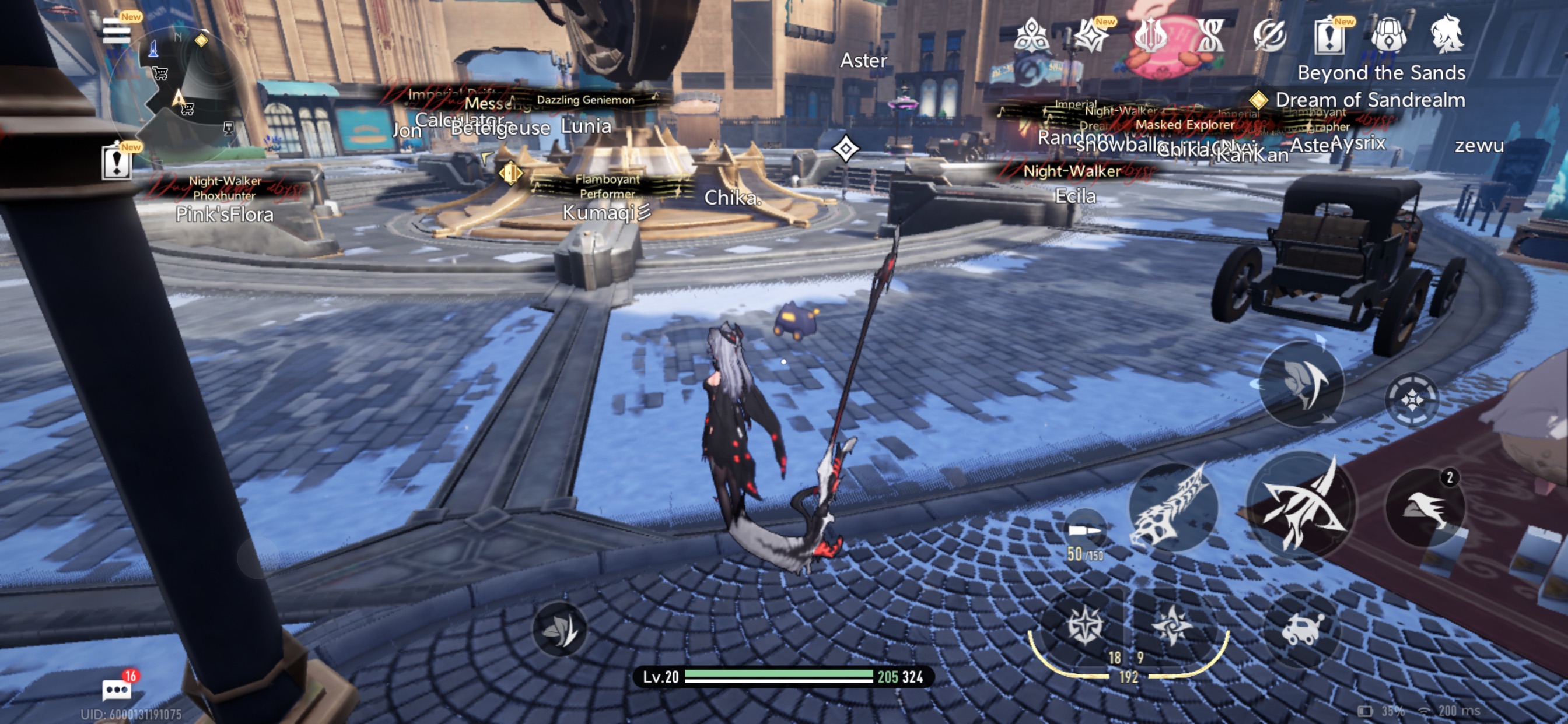This screenshot has width=1568, height=724.
Task: Open the chat bubble with 16 unread
Action: 116,690
